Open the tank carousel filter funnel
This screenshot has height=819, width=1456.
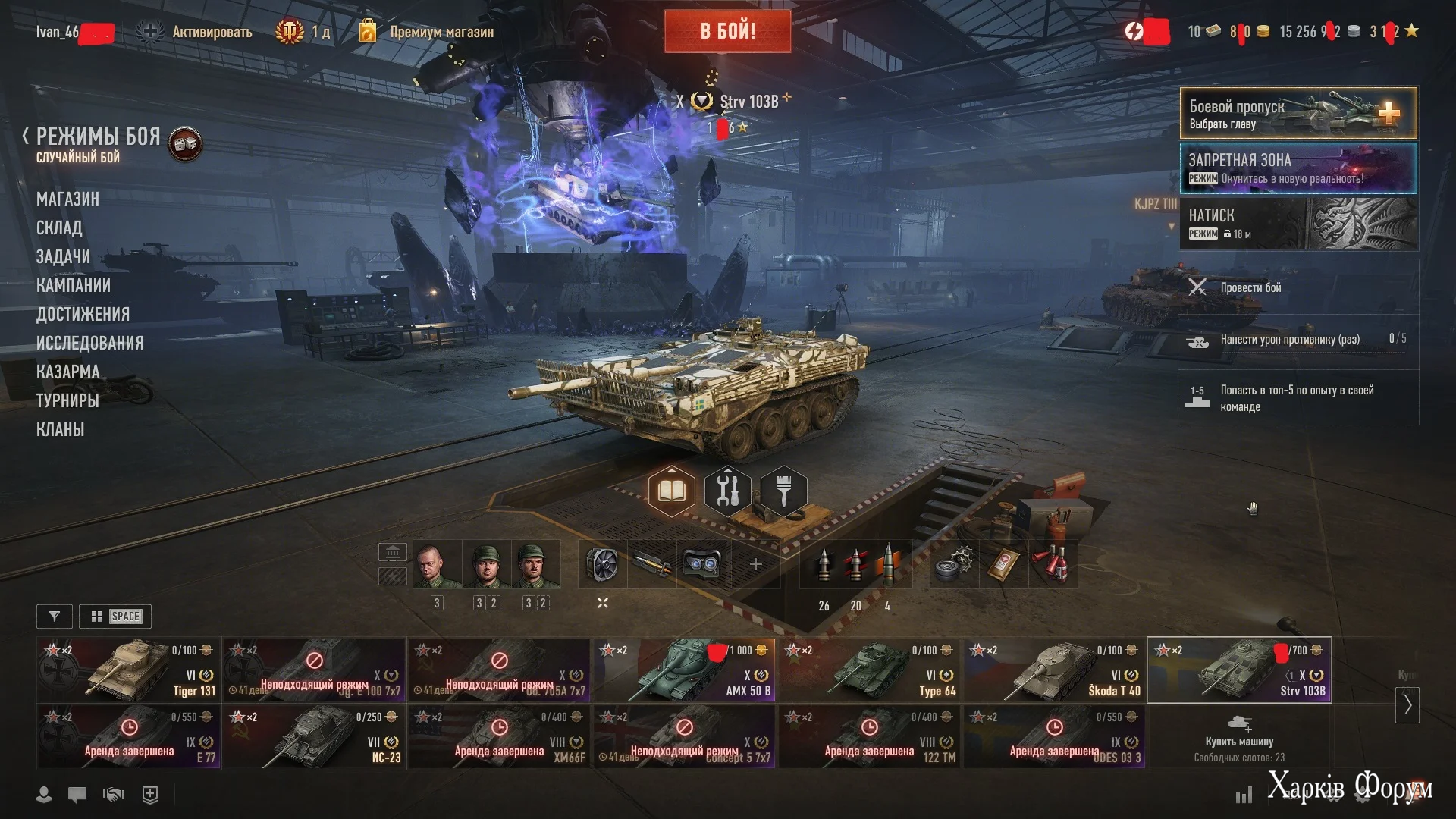tap(55, 617)
